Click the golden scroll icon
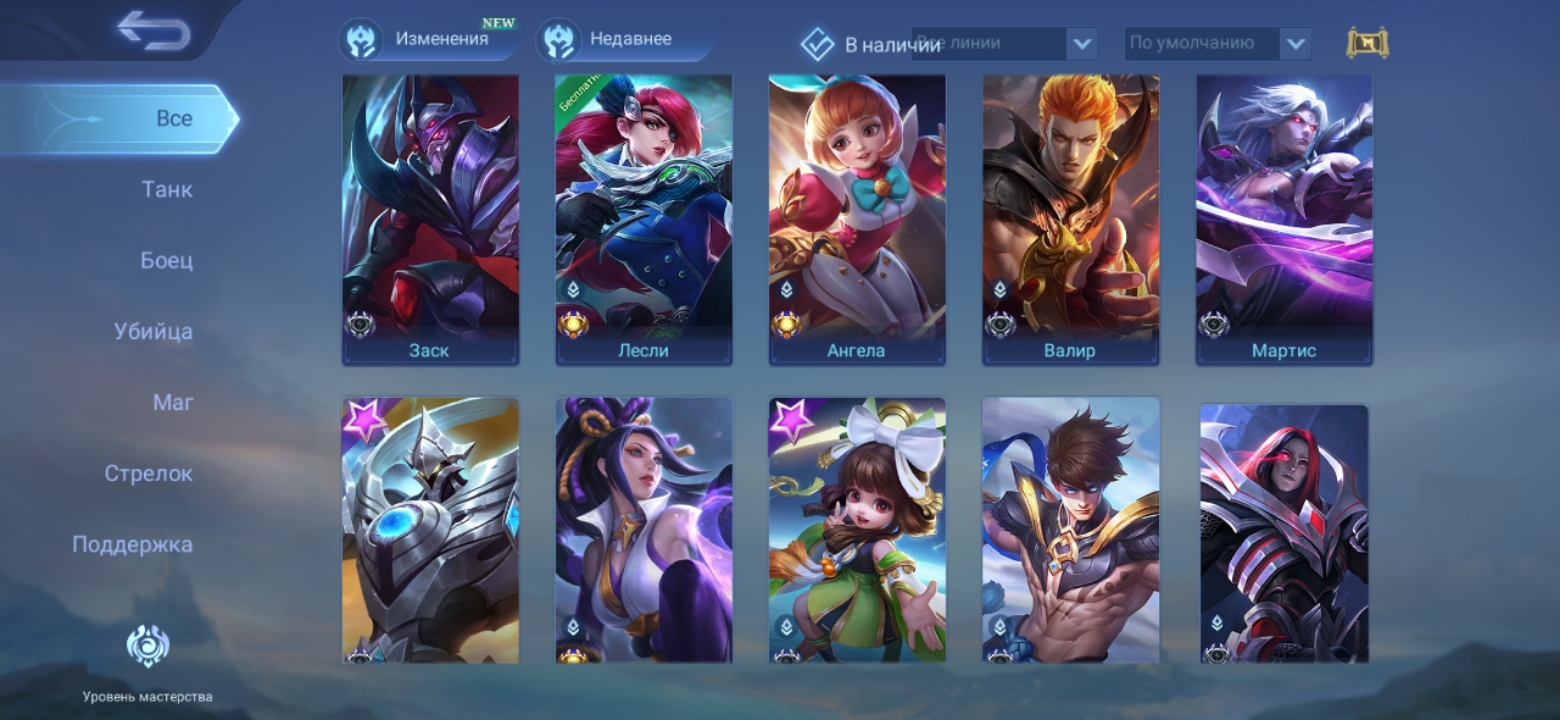1560x720 pixels. click(1367, 43)
